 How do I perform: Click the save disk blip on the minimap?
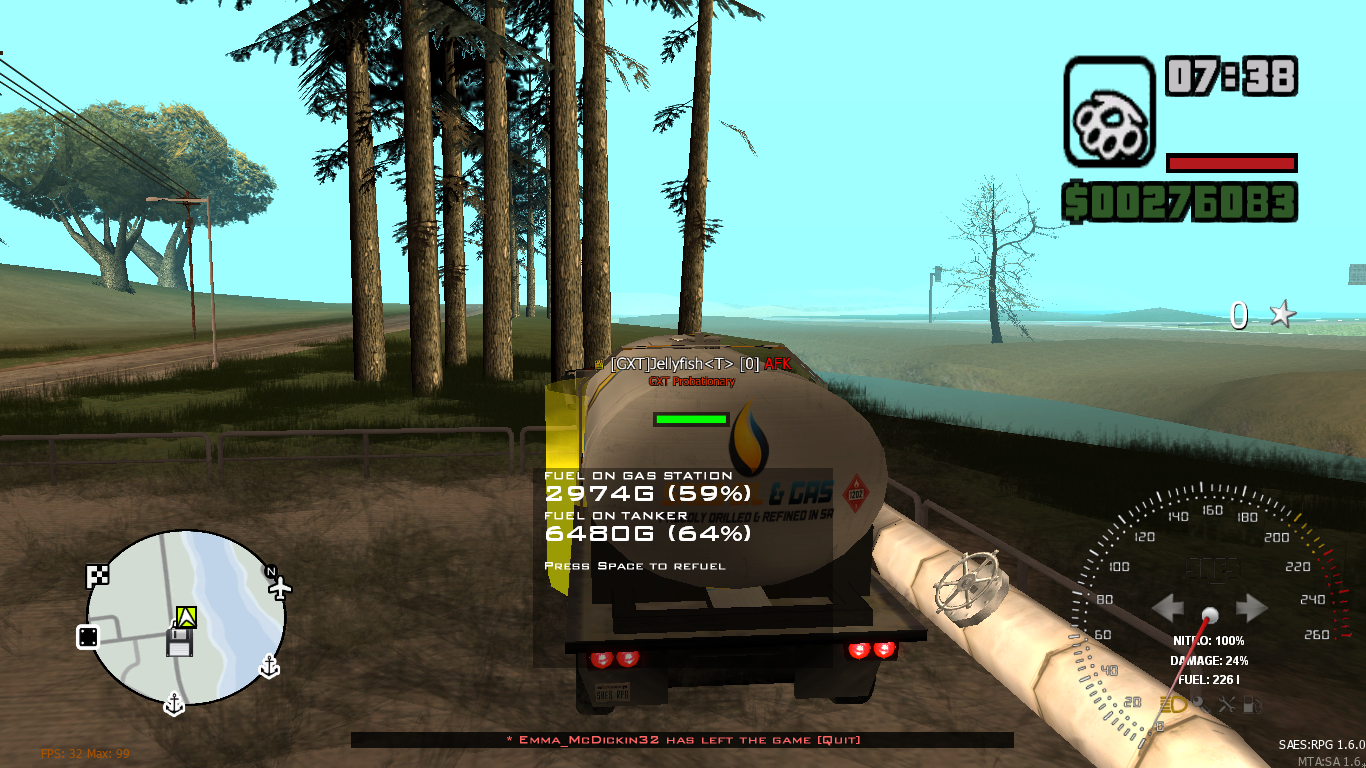click(x=180, y=642)
